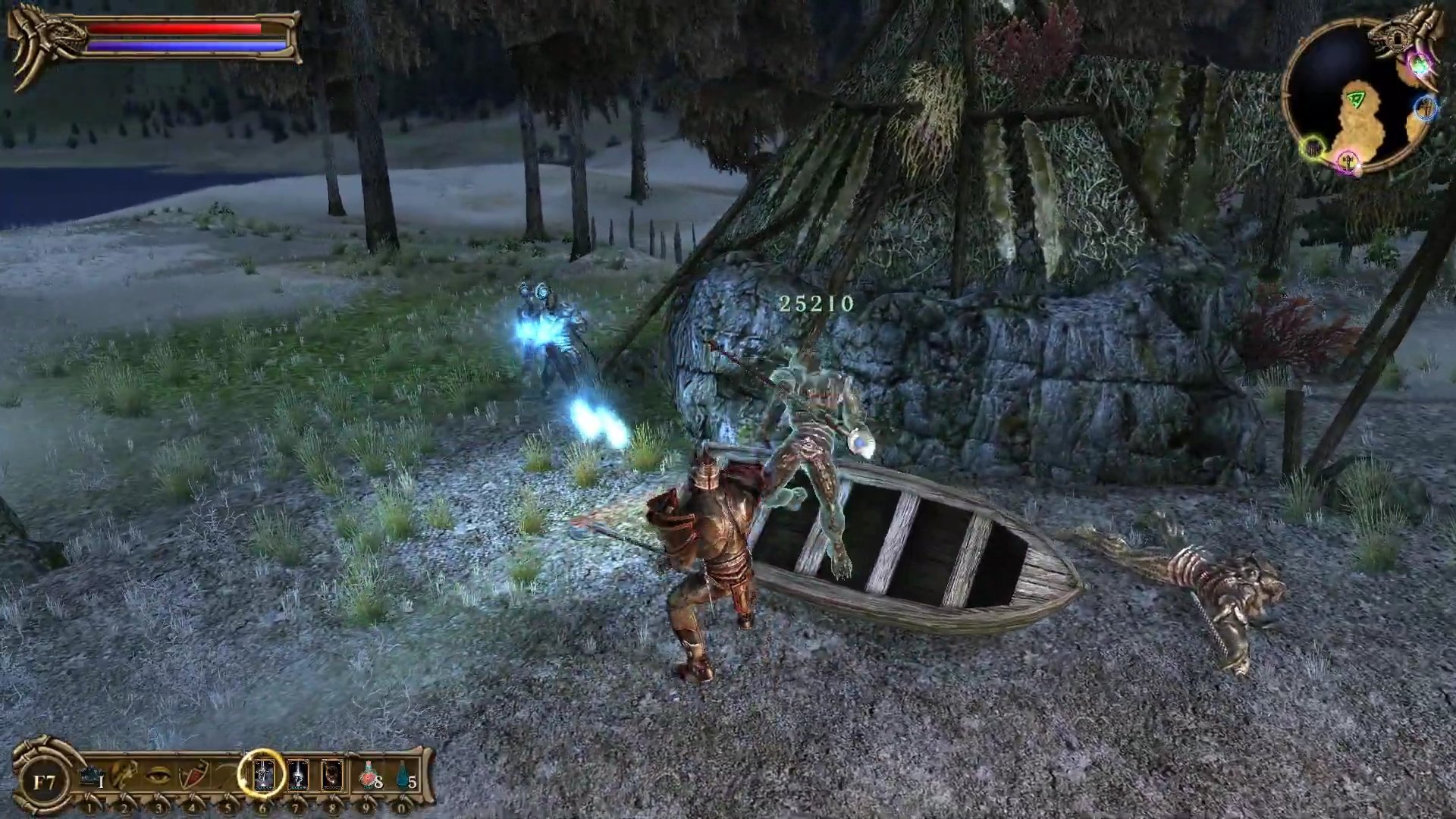Use the red shield skill icon

[x=193, y=776]
